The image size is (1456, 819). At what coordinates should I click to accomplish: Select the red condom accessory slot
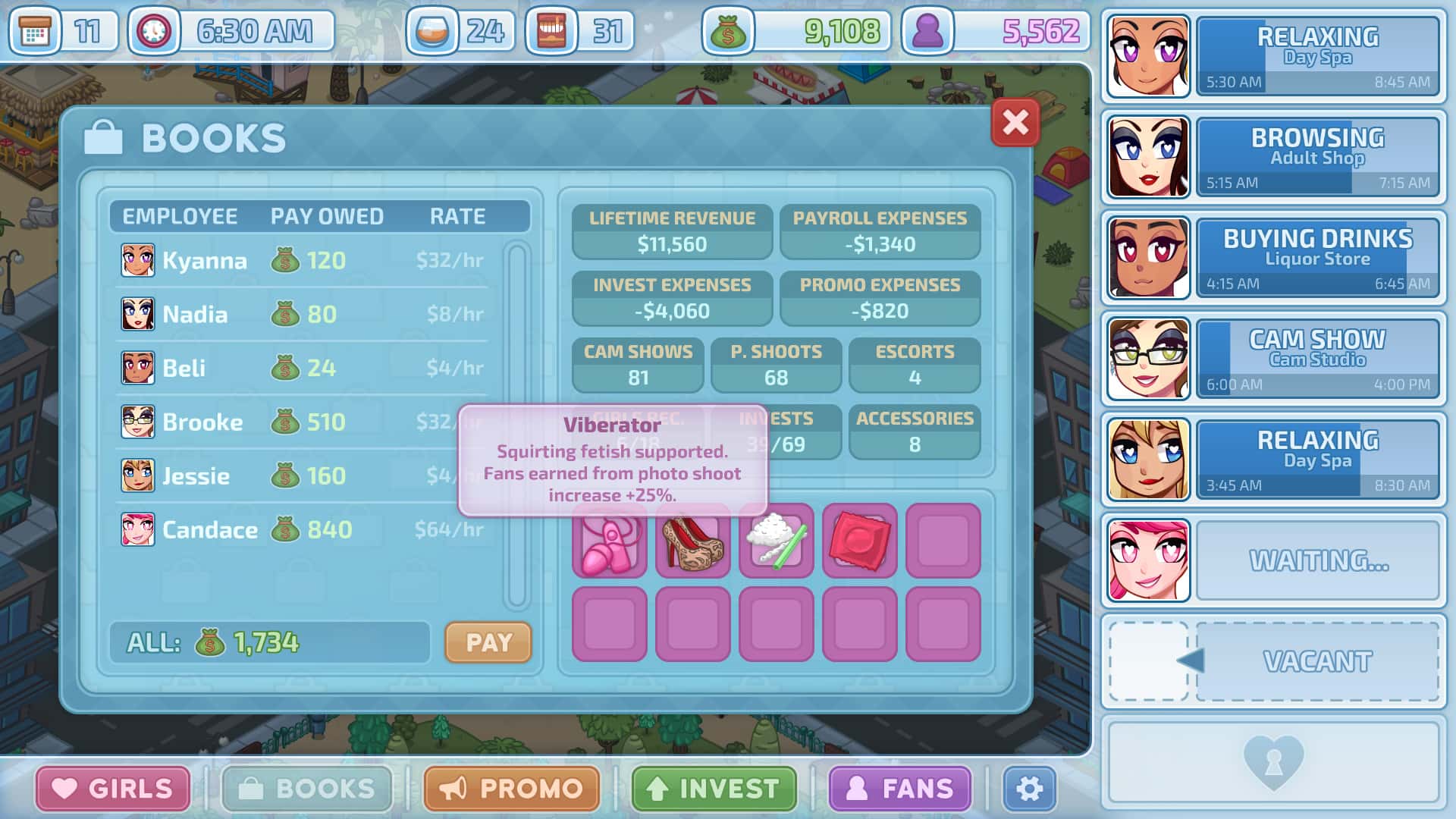859,541
